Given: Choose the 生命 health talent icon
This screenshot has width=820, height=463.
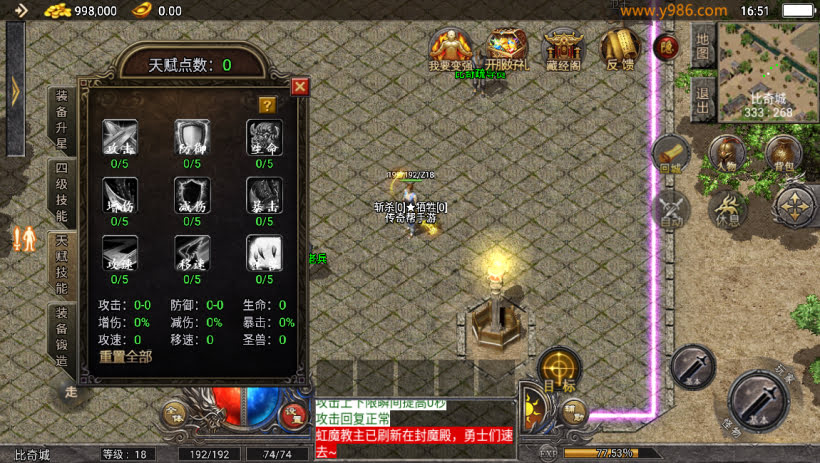Looking at the screenshot, I should point(264,138).
